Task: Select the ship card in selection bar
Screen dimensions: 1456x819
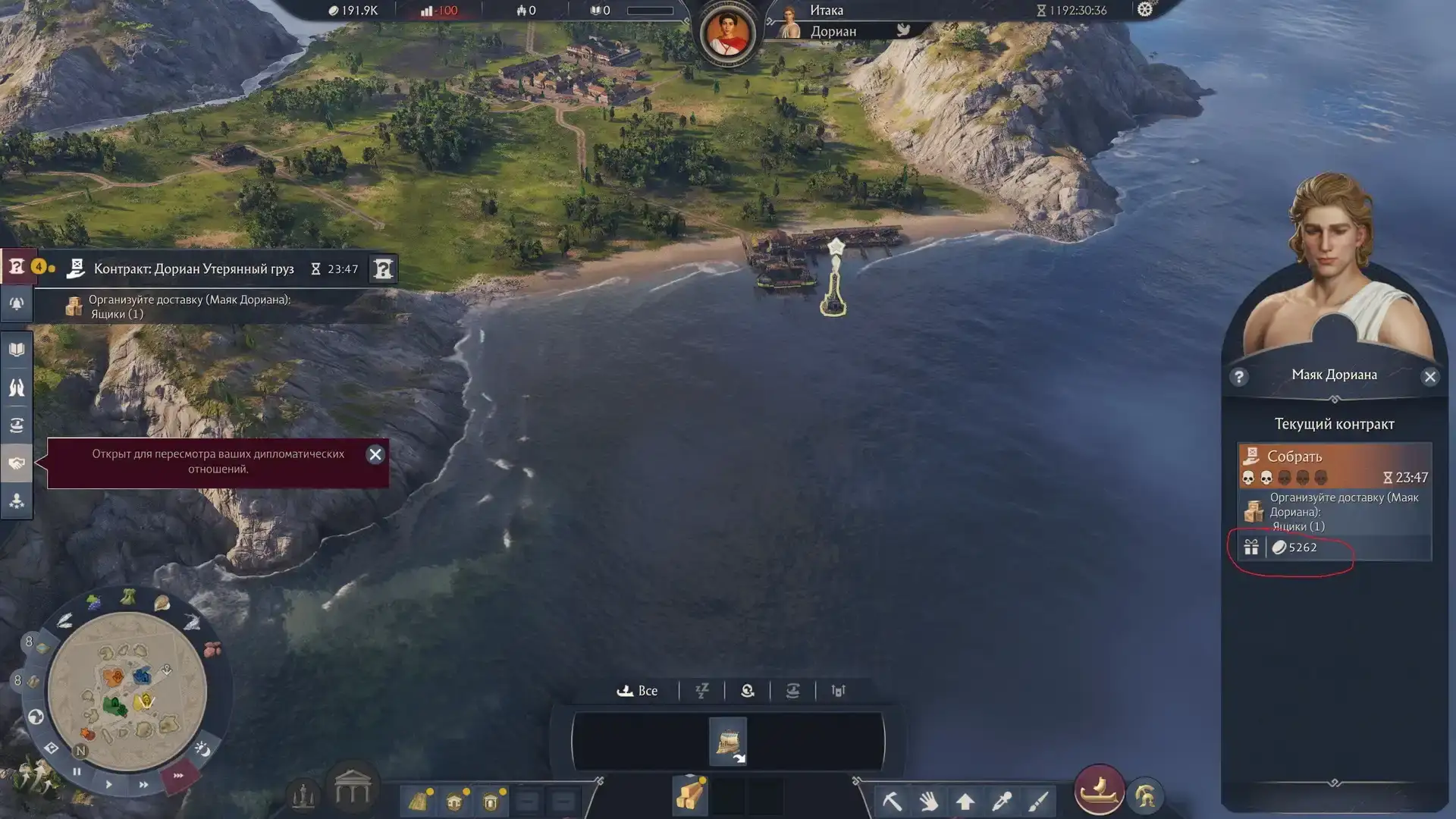Action: click(728, 741)
